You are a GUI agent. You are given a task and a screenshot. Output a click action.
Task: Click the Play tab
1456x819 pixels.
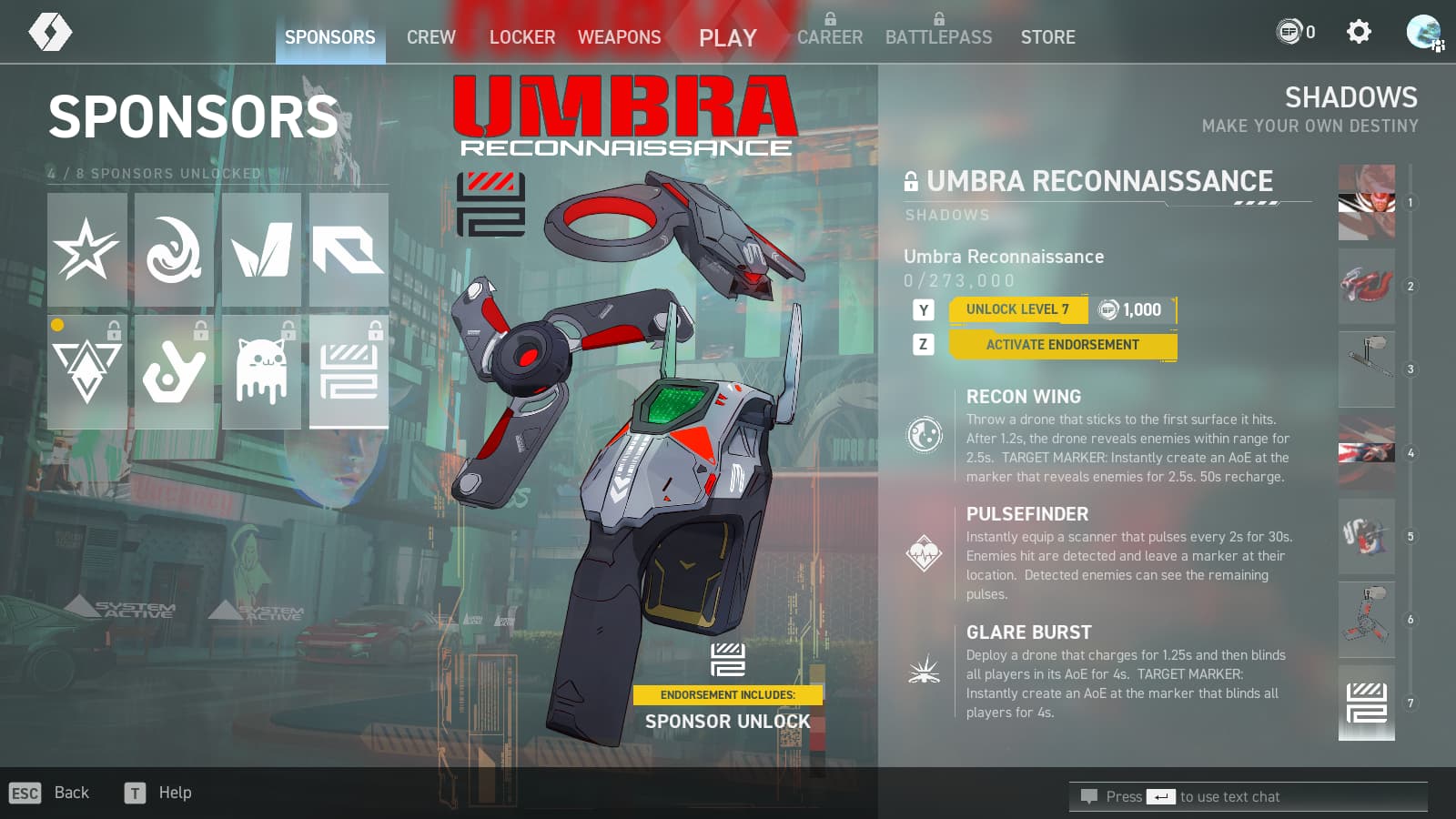click(x=727, y=37)
